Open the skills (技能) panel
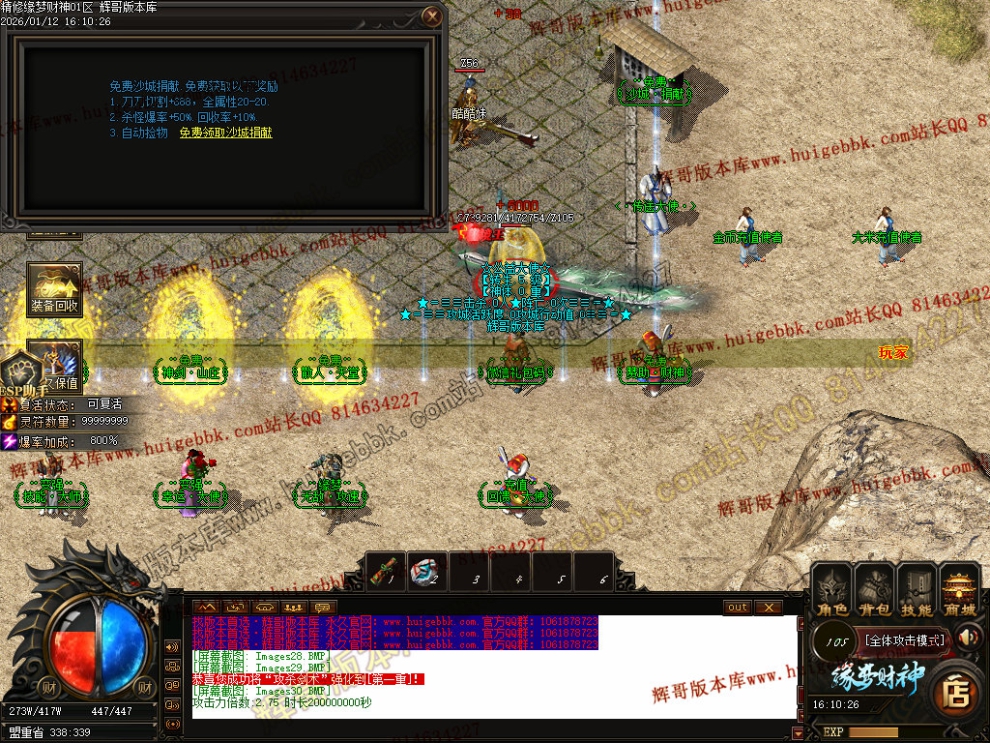990x743 pixels. [916, 589]
